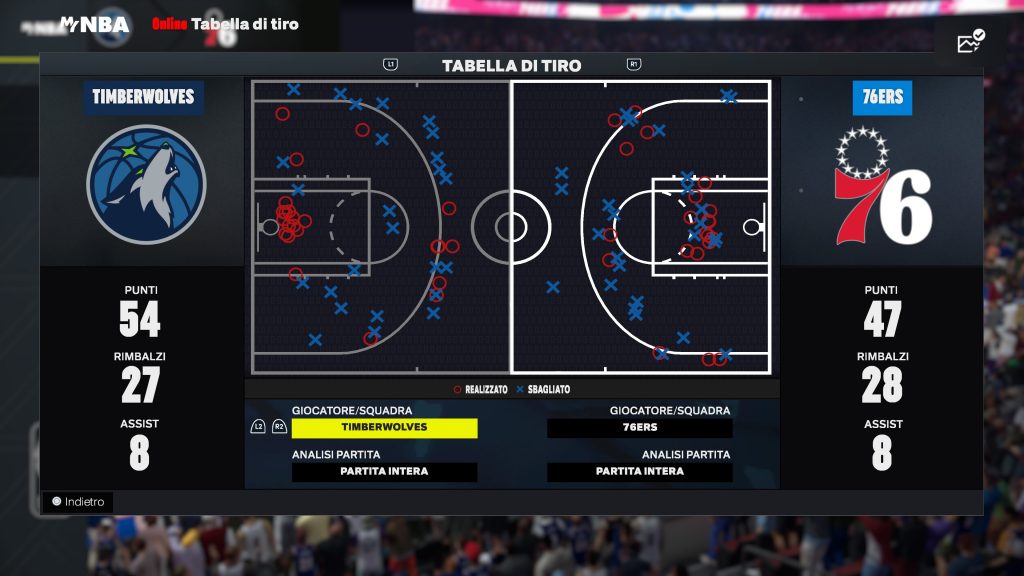Screen dimensions: 1024x576
Task: Choose the 76ers player/team selector field
Action: (x=640, y=428)
